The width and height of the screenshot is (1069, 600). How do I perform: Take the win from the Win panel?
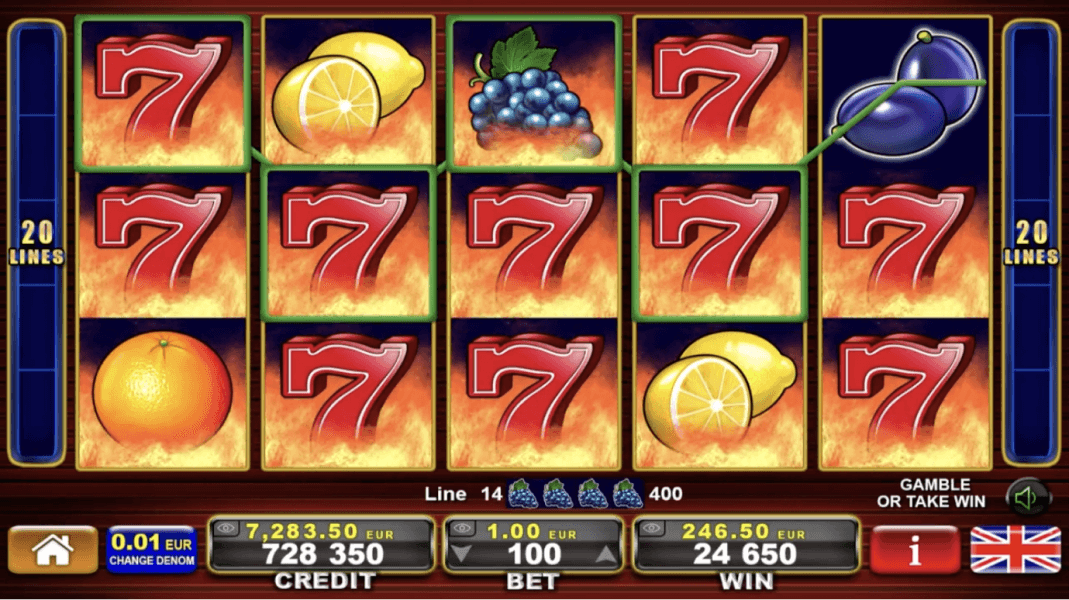coord(745,553)
